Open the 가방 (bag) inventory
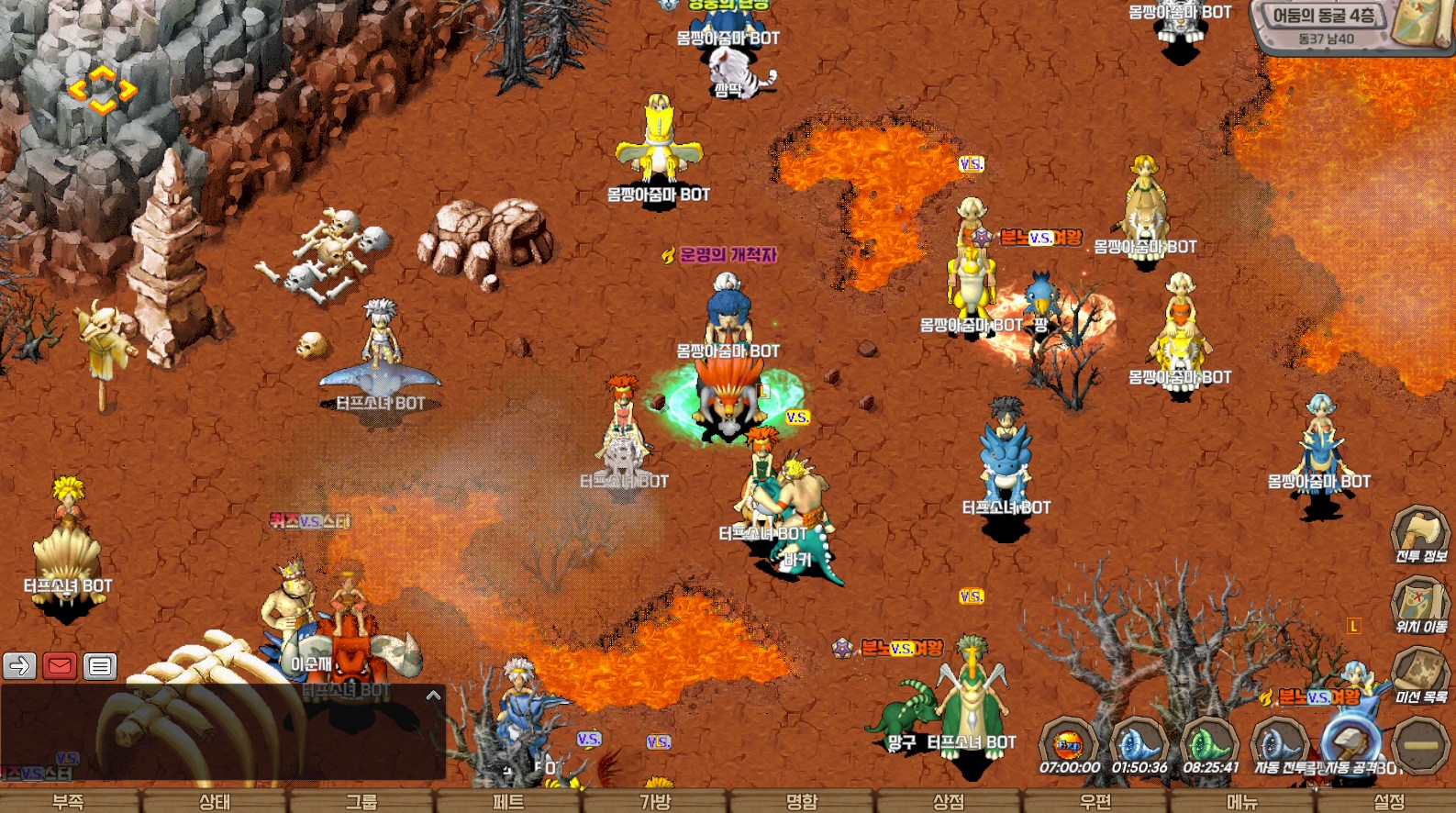This screenshot has width=1456, height=813. (x=655, y=801)
